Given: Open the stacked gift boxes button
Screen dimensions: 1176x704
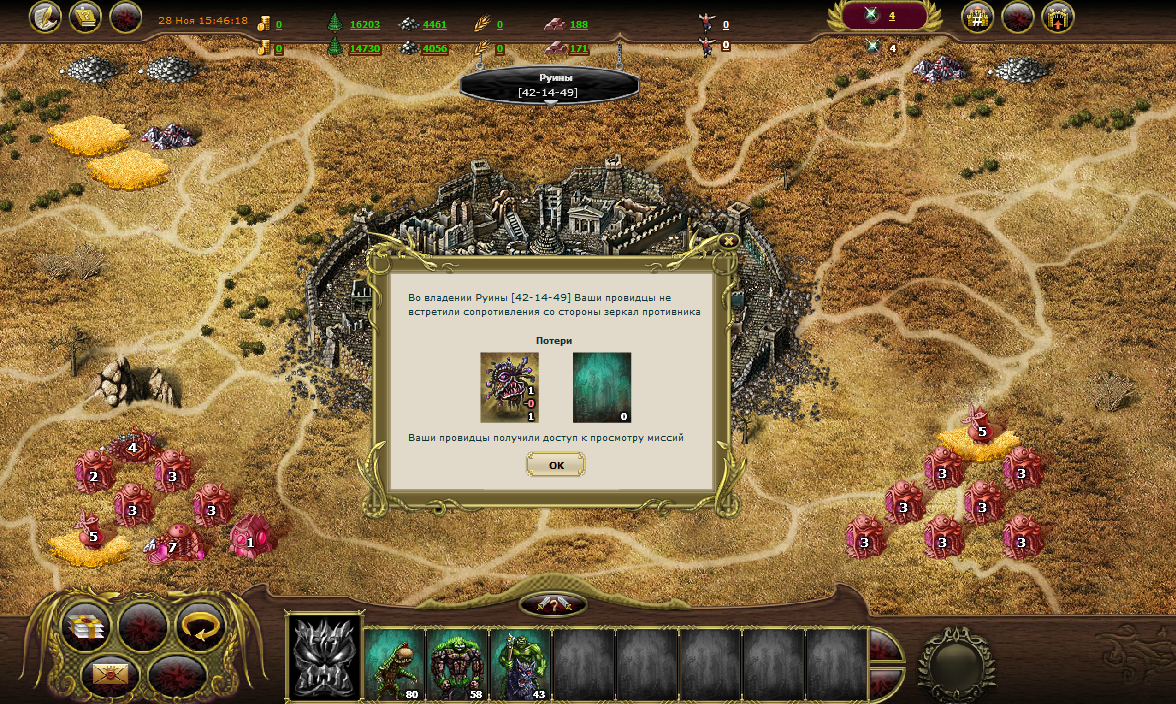Looking at the screenshot, I should click(87, 627).
